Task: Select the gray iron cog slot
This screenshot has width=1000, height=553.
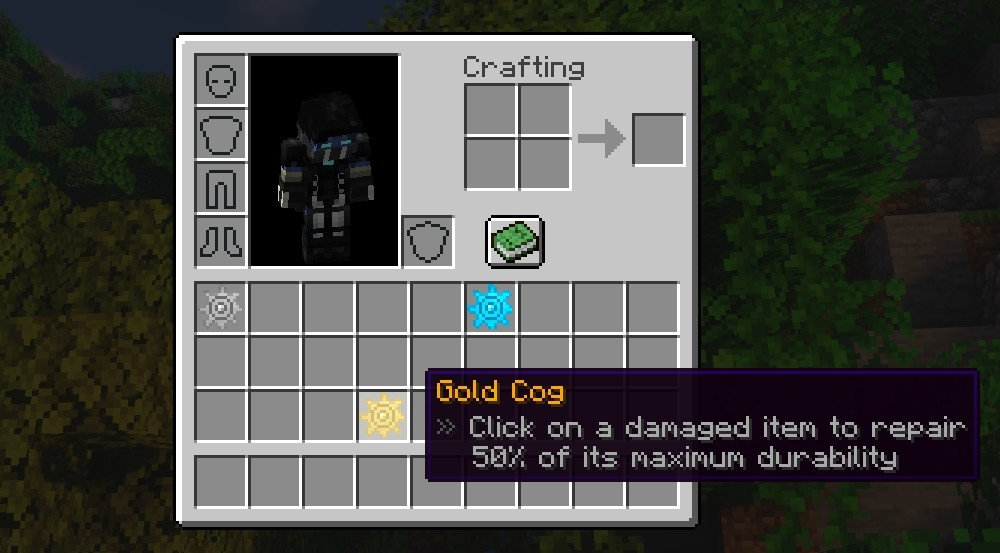Action: 220,308
